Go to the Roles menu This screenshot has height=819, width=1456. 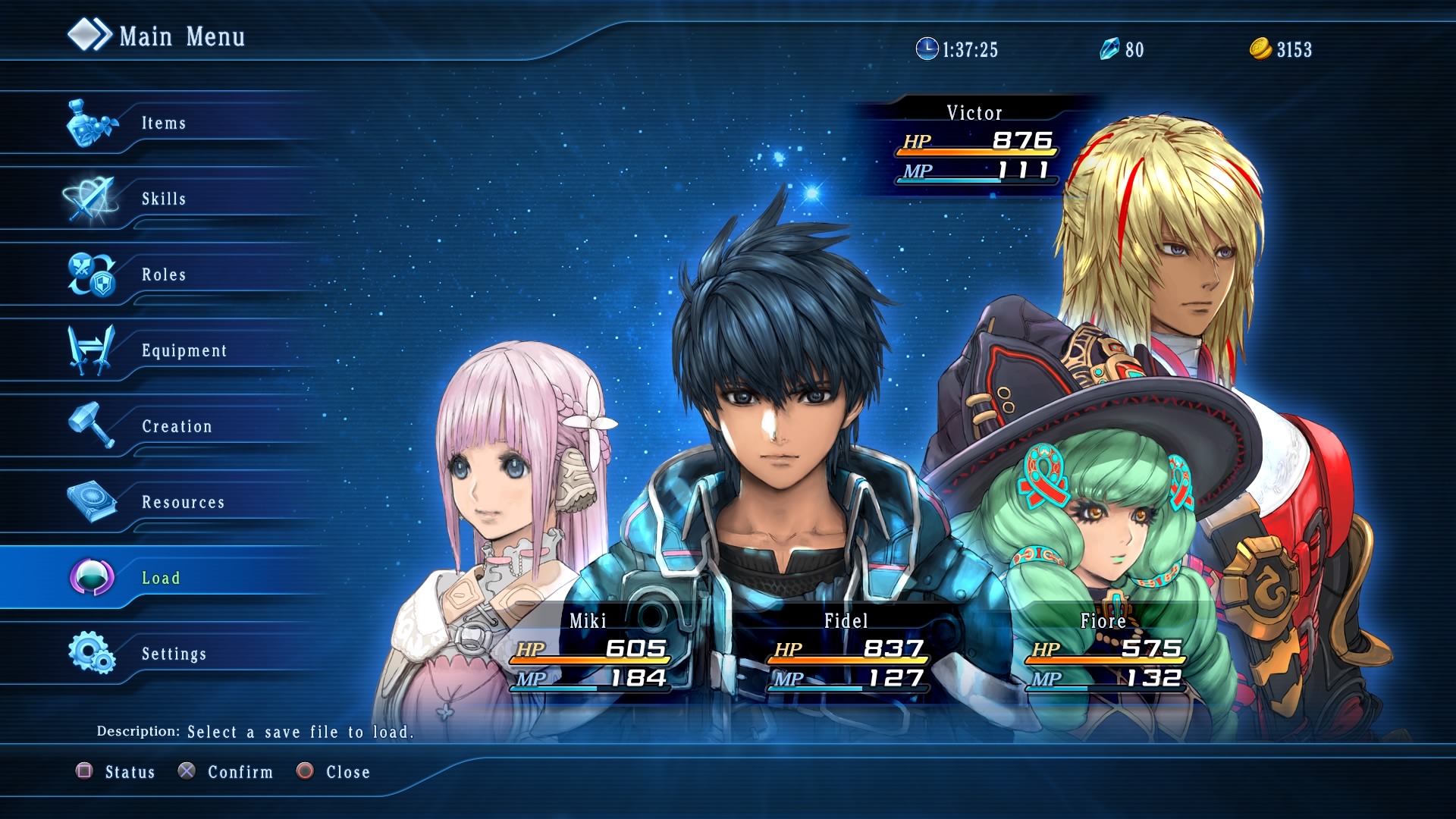point(163,275)
